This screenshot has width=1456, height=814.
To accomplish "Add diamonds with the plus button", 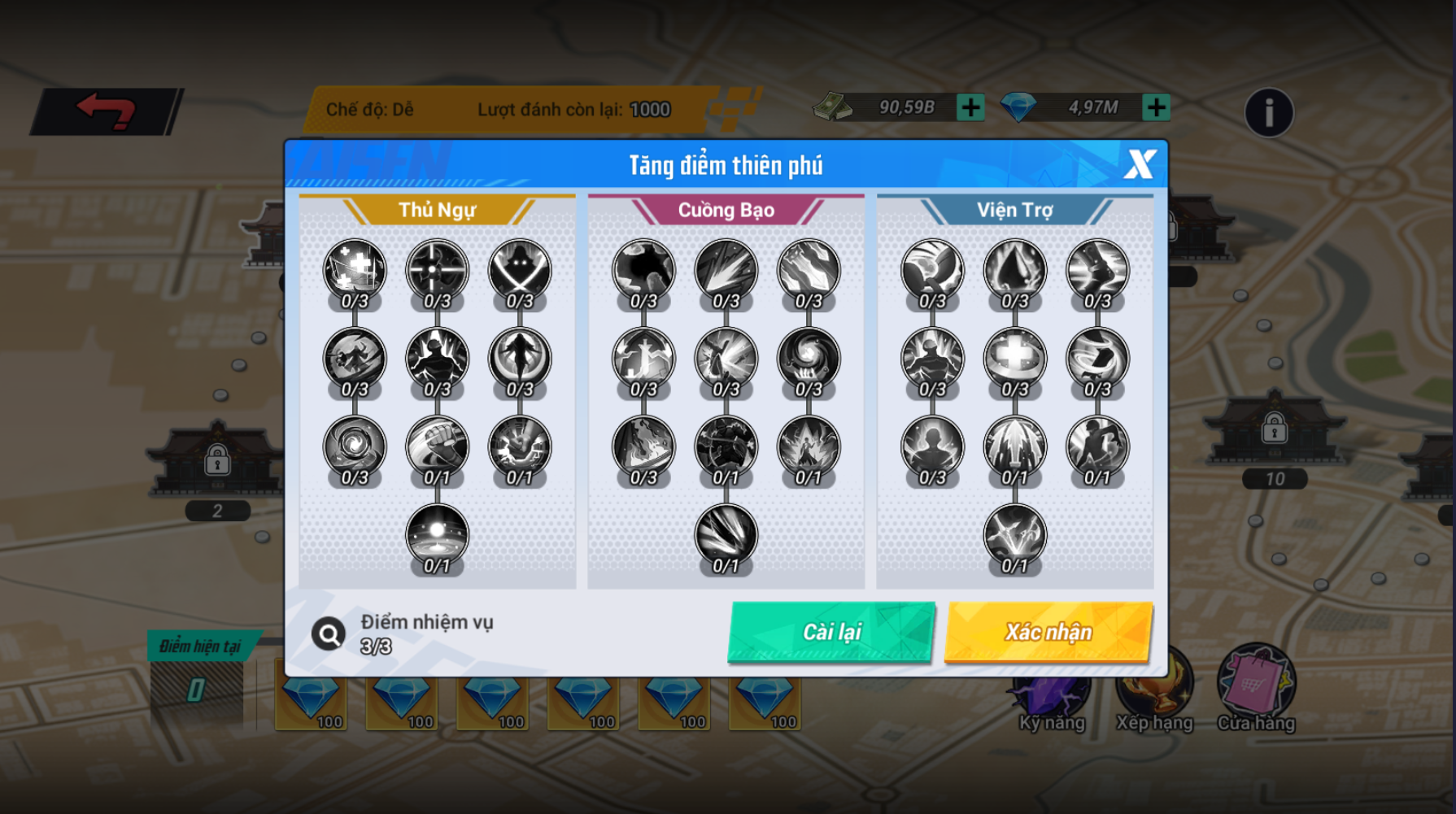I will click(x=1156, y=107).
